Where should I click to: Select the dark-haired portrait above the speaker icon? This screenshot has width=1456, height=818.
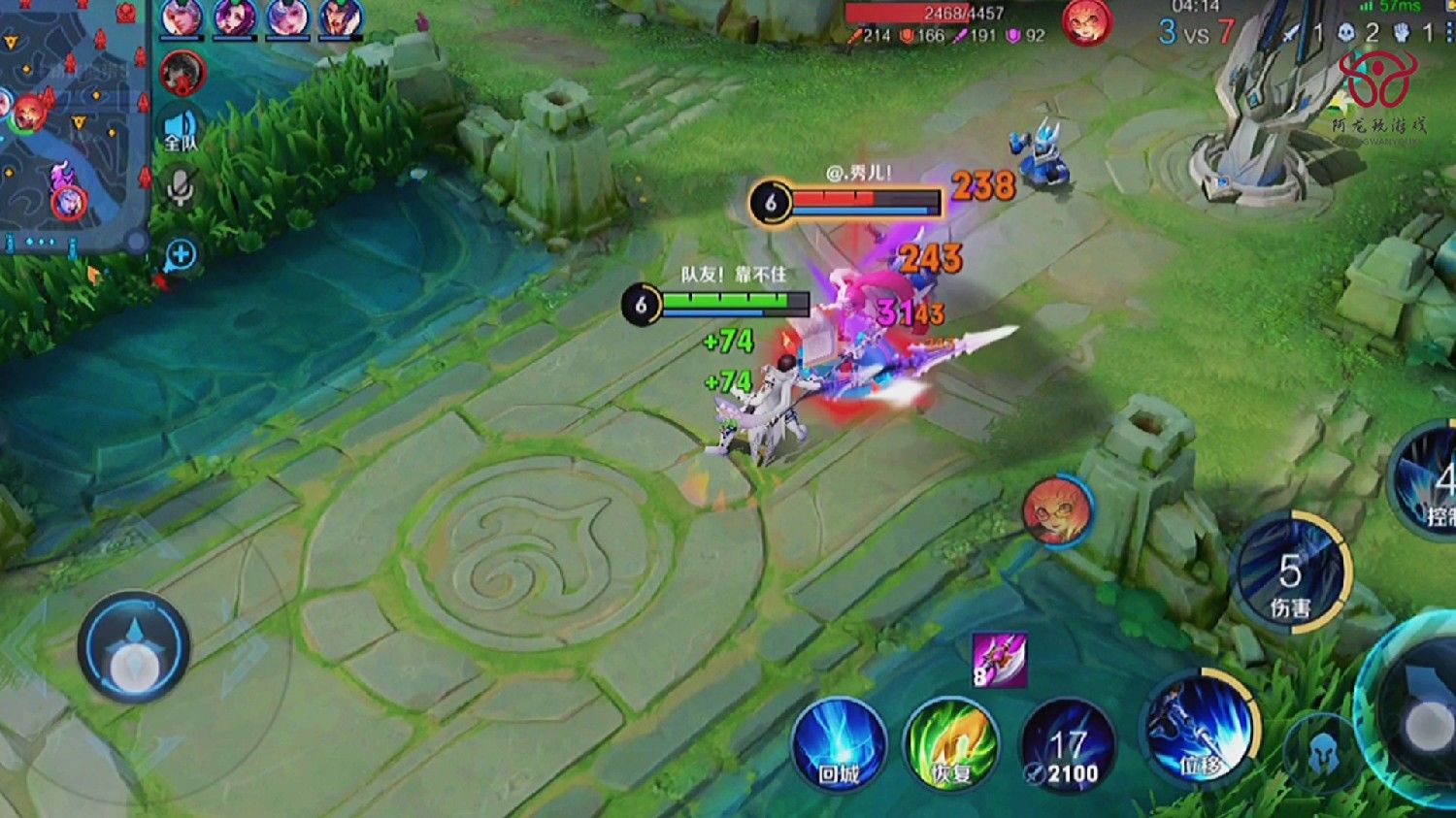182,73
